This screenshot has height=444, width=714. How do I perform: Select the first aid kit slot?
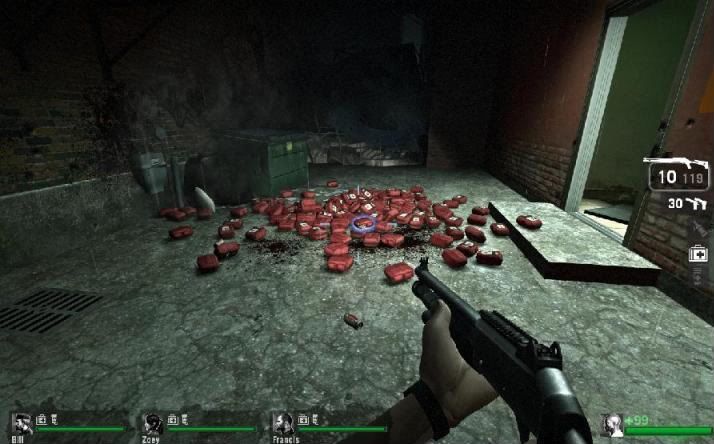[x=697, y=254]
